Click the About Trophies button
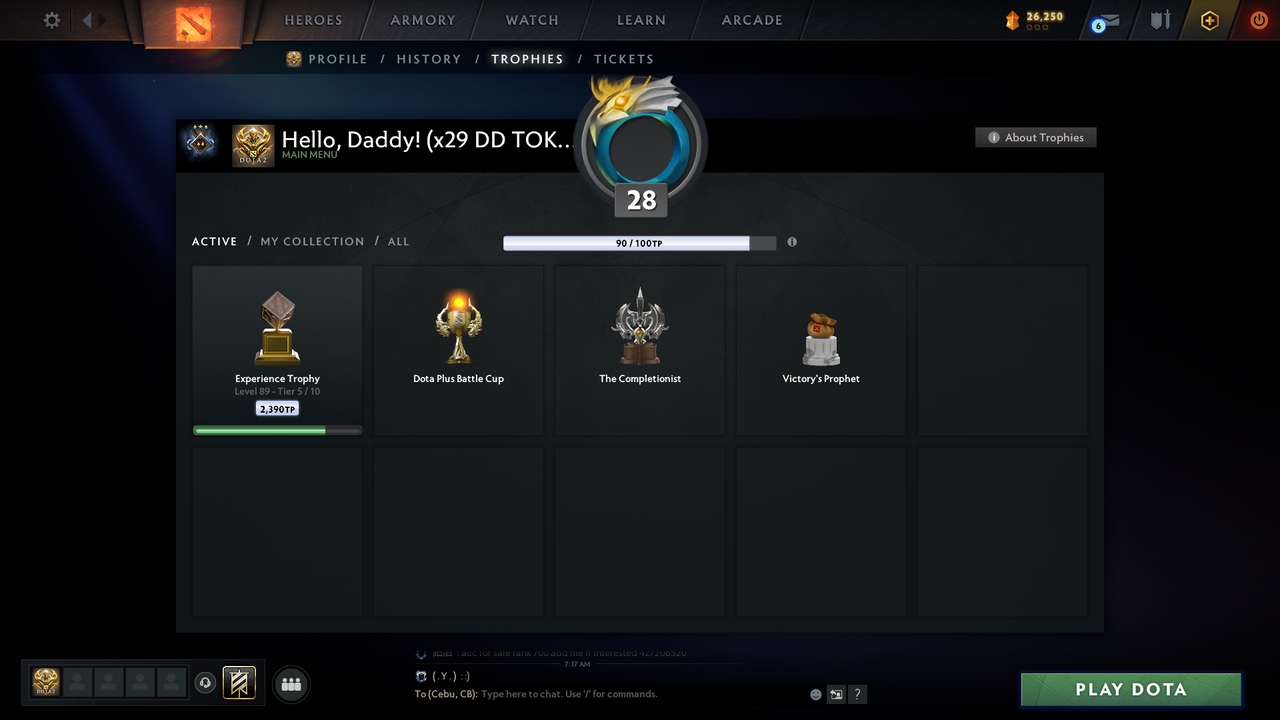 (x=1035, y=137)
